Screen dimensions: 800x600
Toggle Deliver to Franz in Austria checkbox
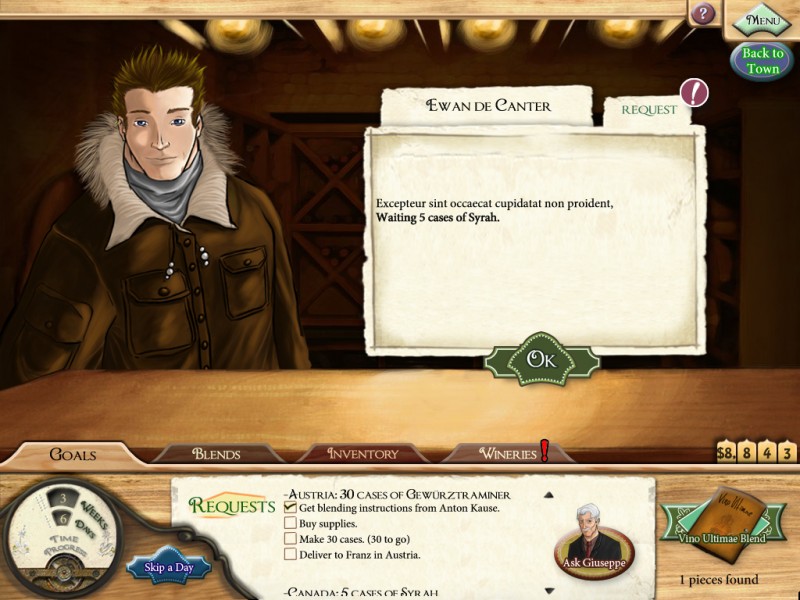click(290, 555)
